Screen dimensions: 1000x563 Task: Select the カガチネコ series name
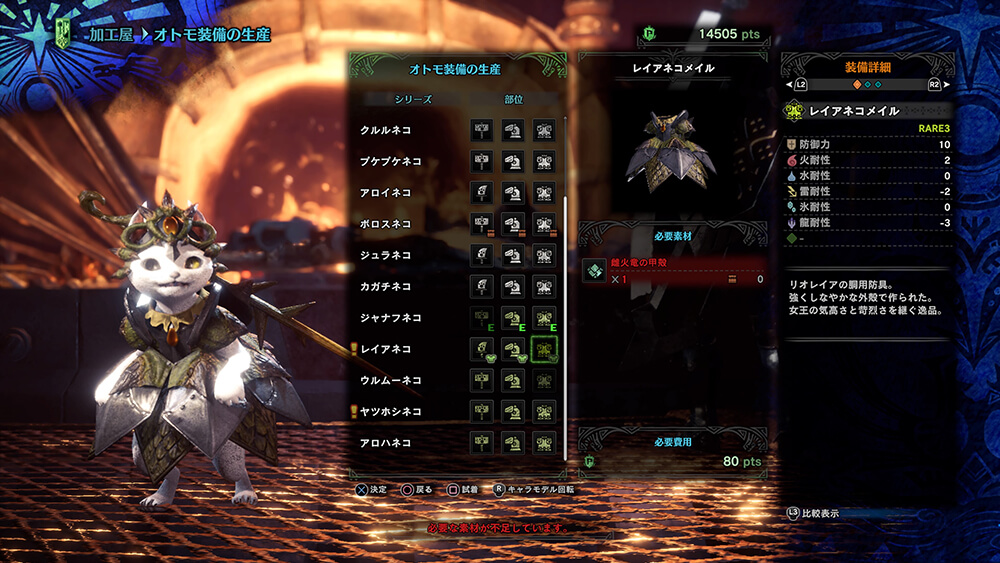pos(386,286)
